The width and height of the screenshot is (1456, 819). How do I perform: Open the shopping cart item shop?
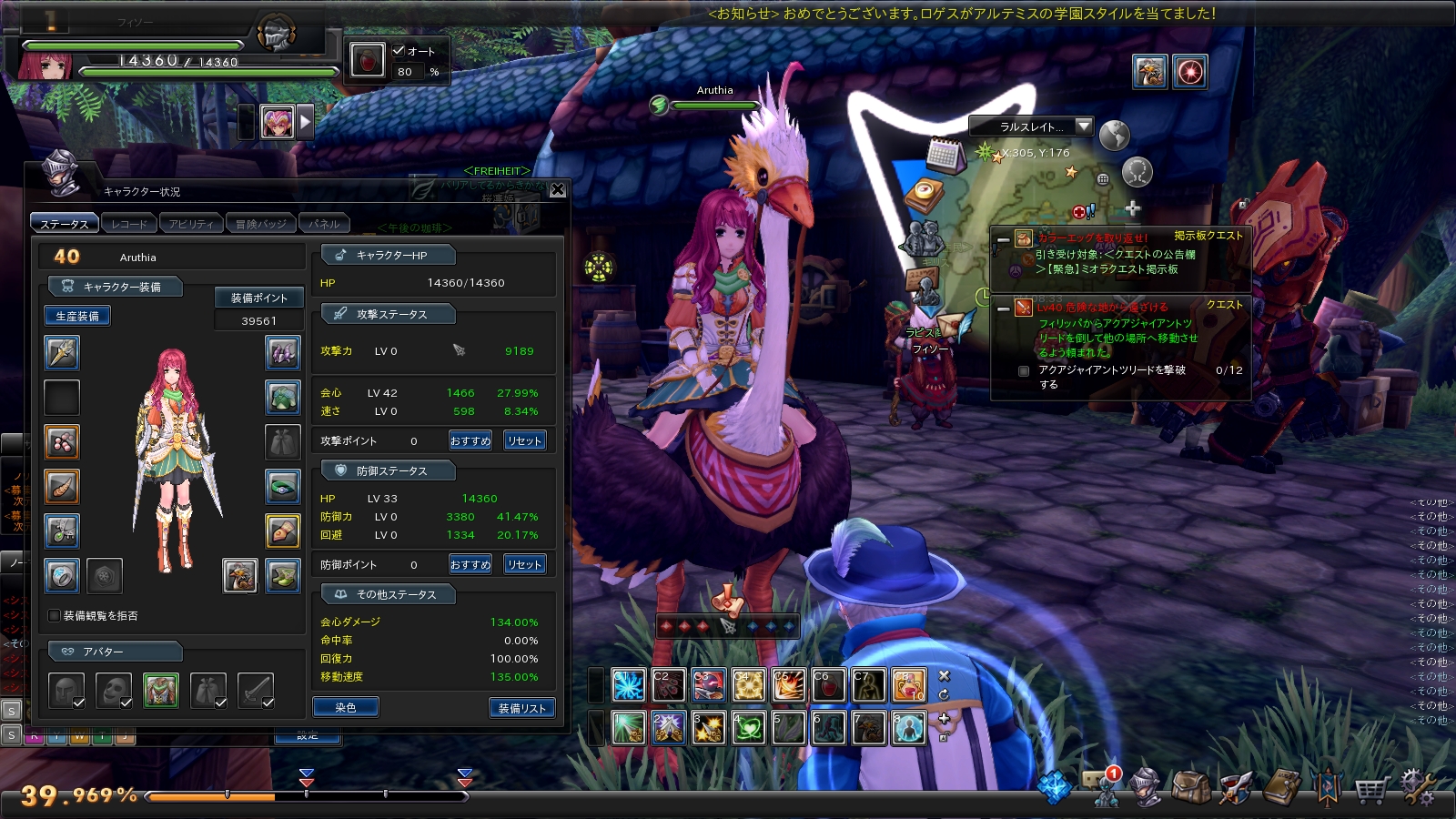pos(1370,787)
